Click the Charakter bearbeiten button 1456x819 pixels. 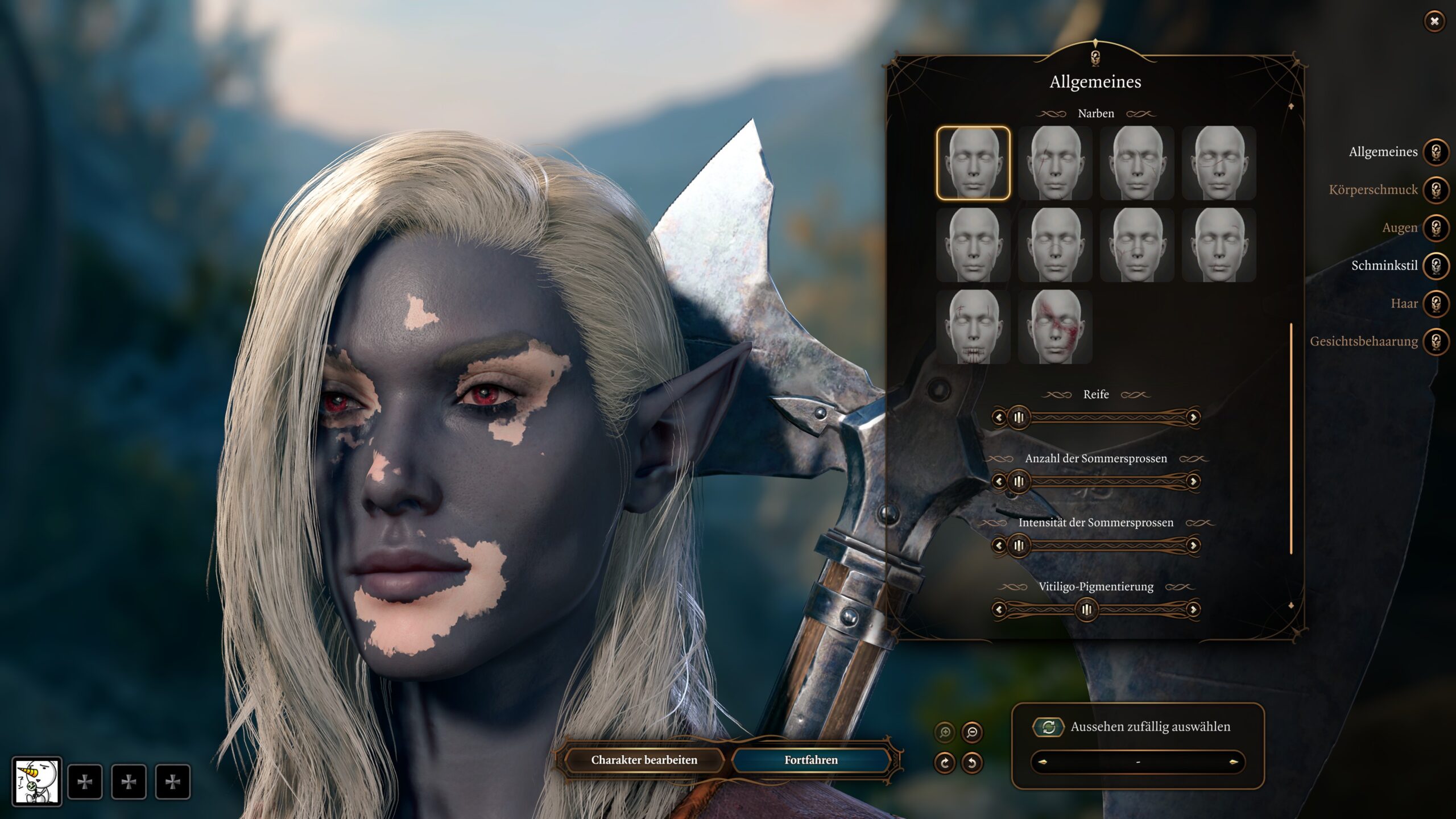coord(644,760)
